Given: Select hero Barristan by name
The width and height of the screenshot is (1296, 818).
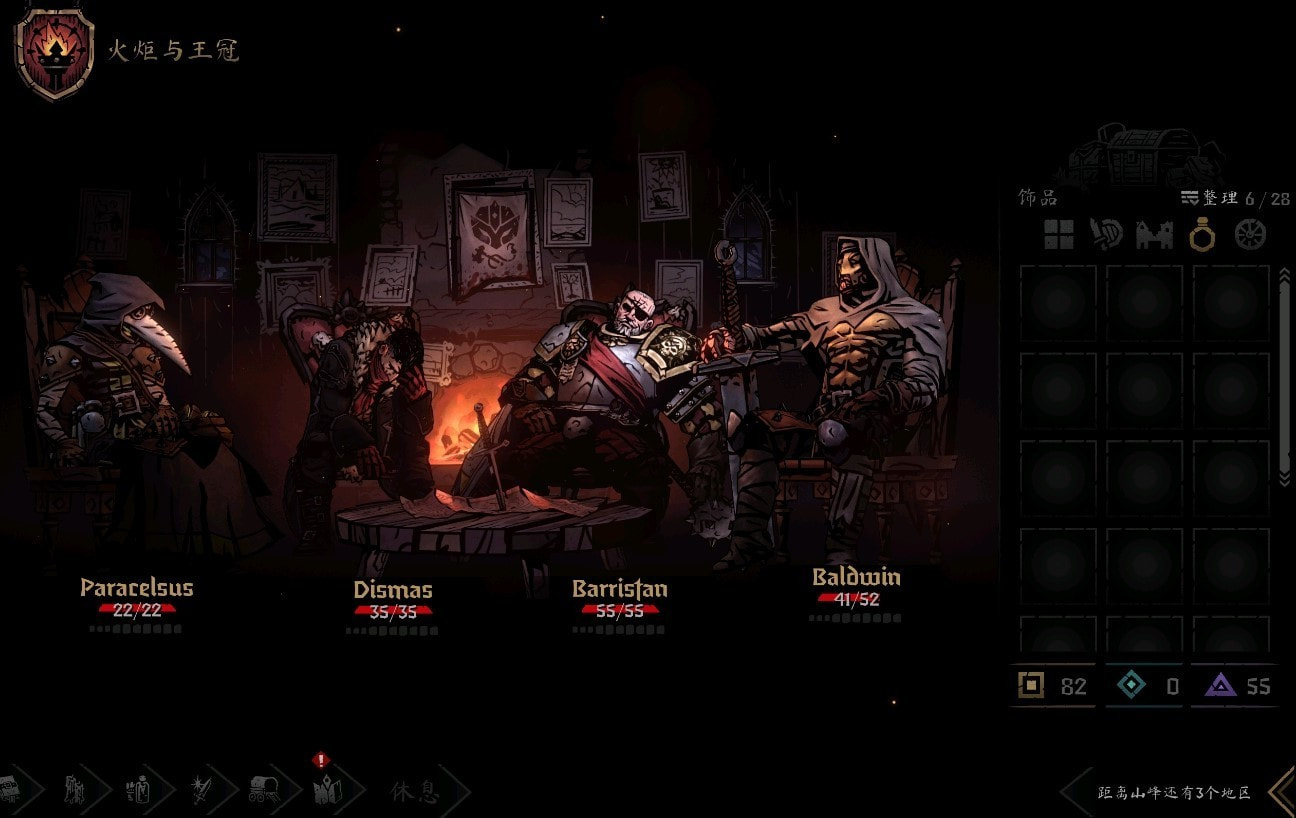Looking at the screenshot, I should [619, 588].
